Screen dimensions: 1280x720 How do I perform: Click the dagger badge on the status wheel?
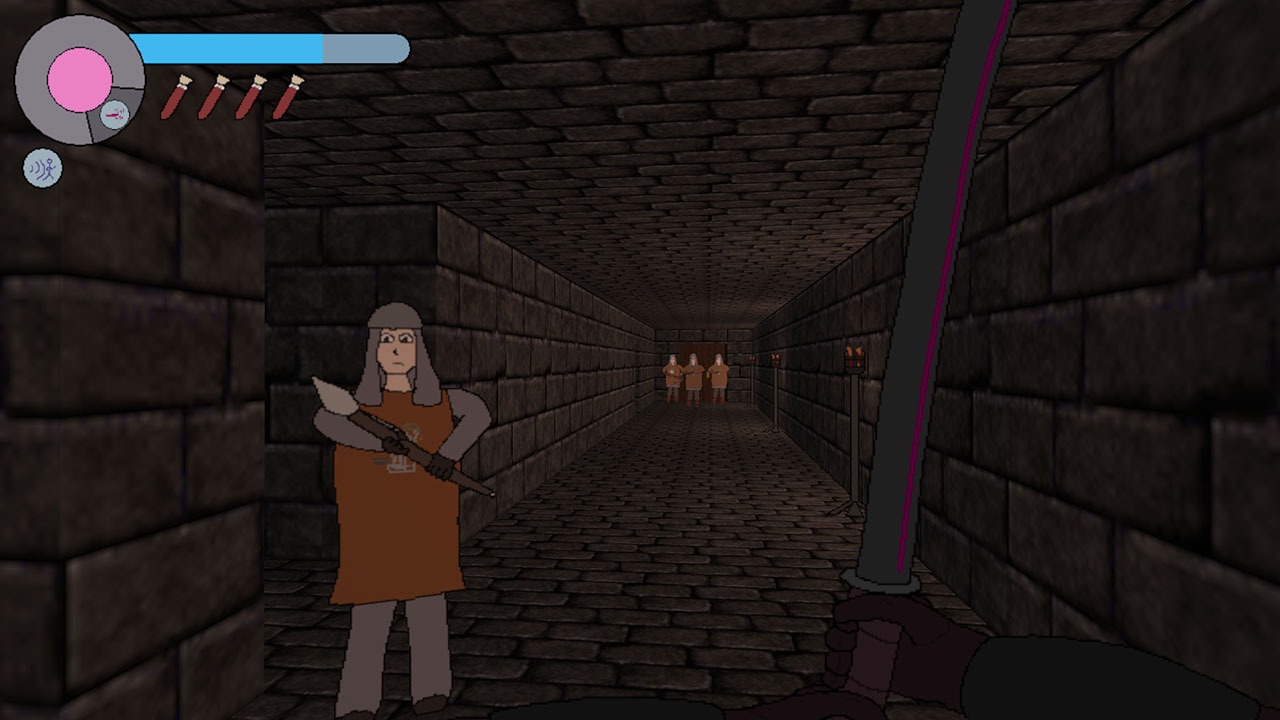tap(115, 114)
